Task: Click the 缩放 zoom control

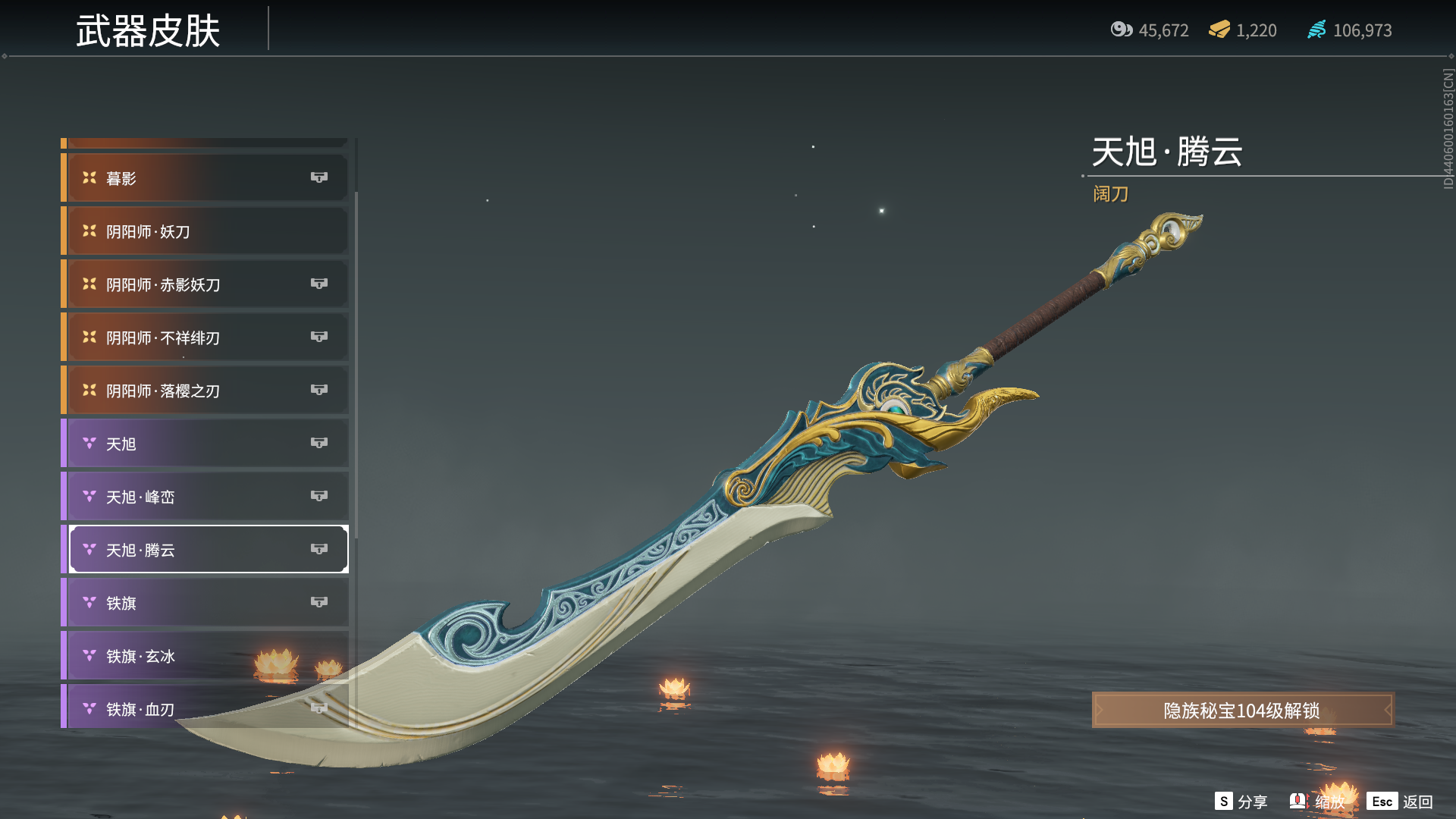Action: [x=1318, y=802]
